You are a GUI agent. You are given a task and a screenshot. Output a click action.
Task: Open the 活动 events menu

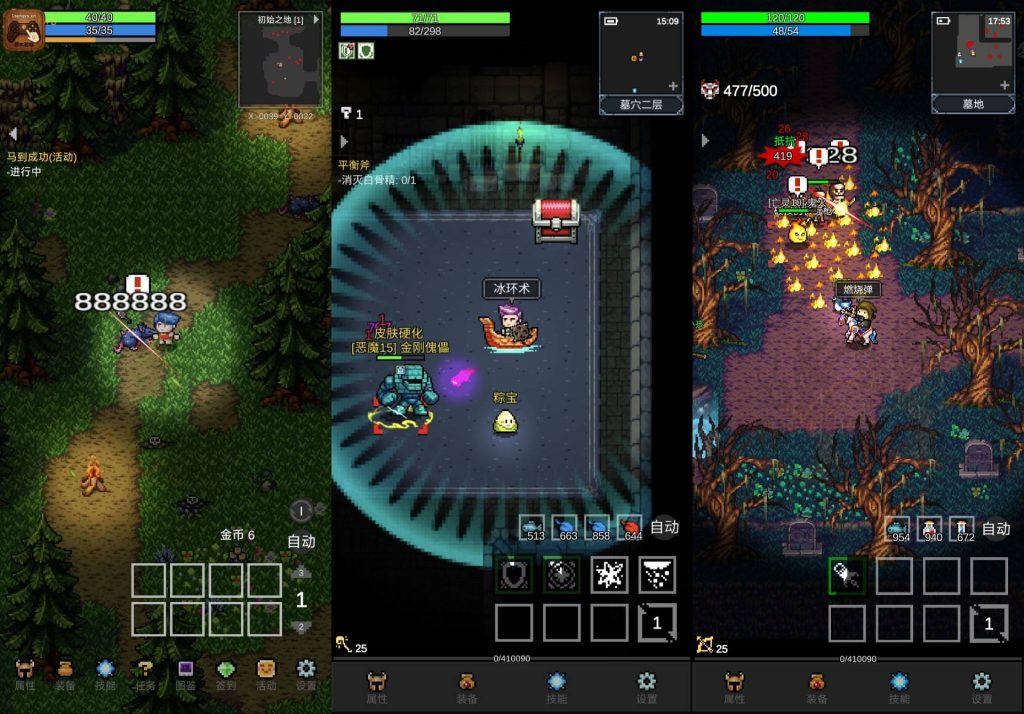pos(266,674)
